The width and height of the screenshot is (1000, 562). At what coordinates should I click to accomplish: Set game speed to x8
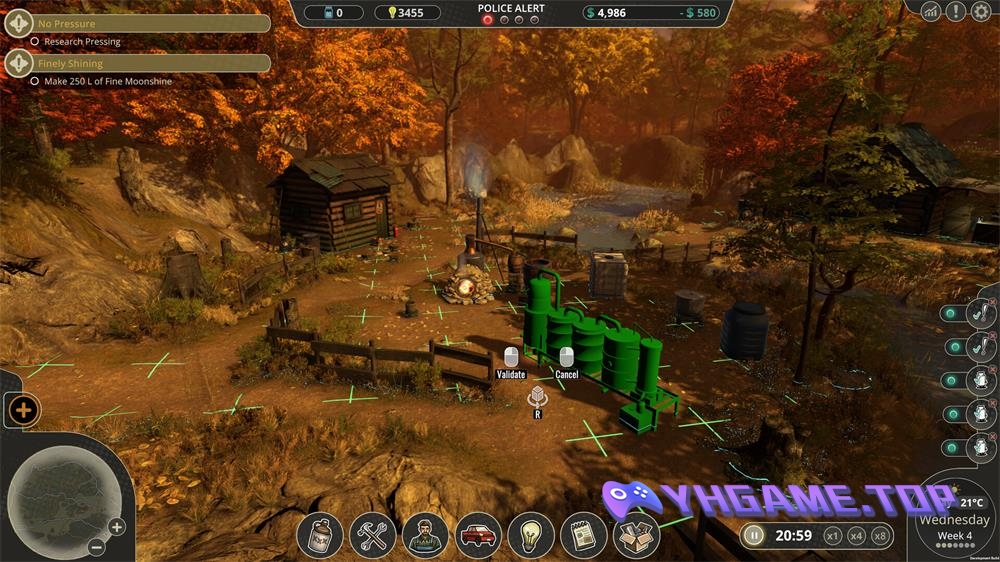(880, 535)
